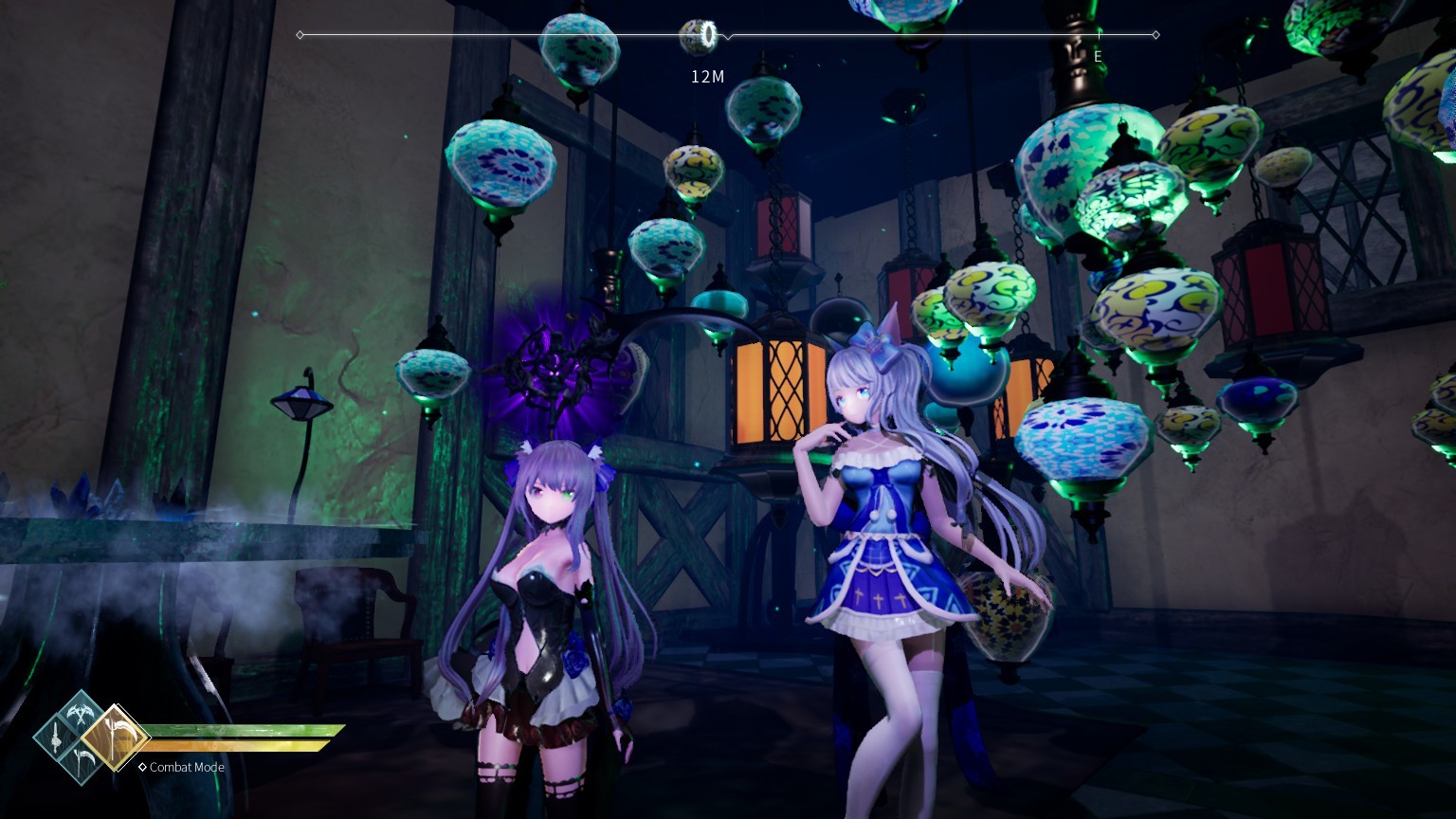Click the E marker on the compass bar
Viewport: 1456px width, 819px height.
[1098, 57]
